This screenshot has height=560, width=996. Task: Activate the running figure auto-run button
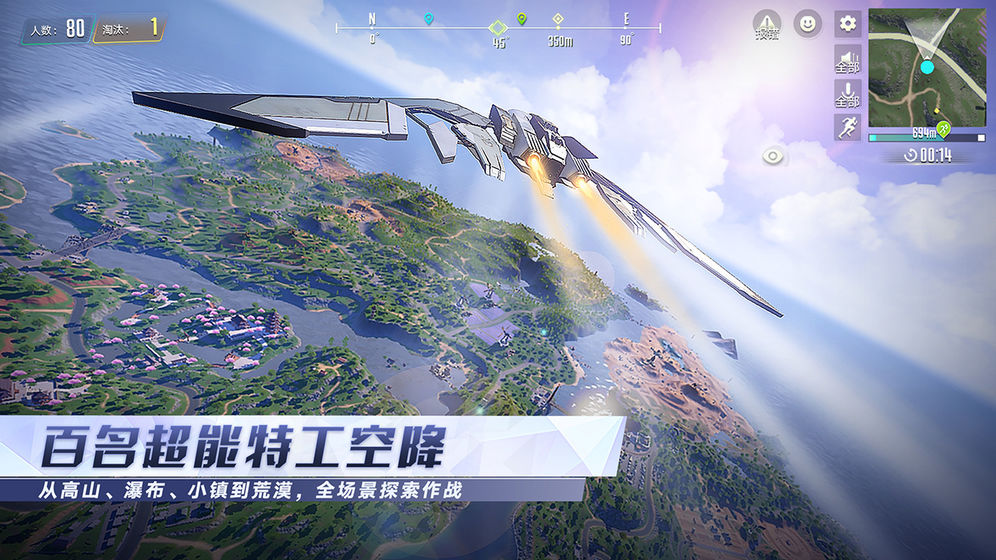[847, 127]
